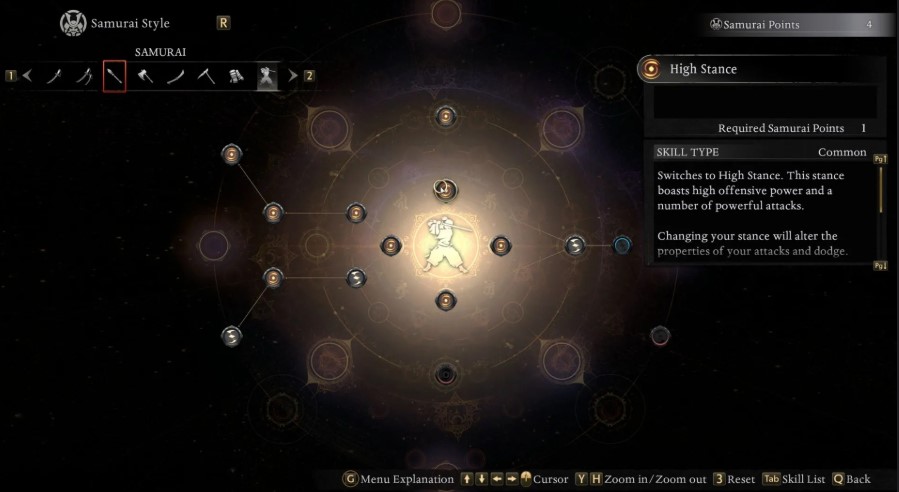Switch to the gauntlets weapon tab
899x492 pixels.
tap(237, 75)
